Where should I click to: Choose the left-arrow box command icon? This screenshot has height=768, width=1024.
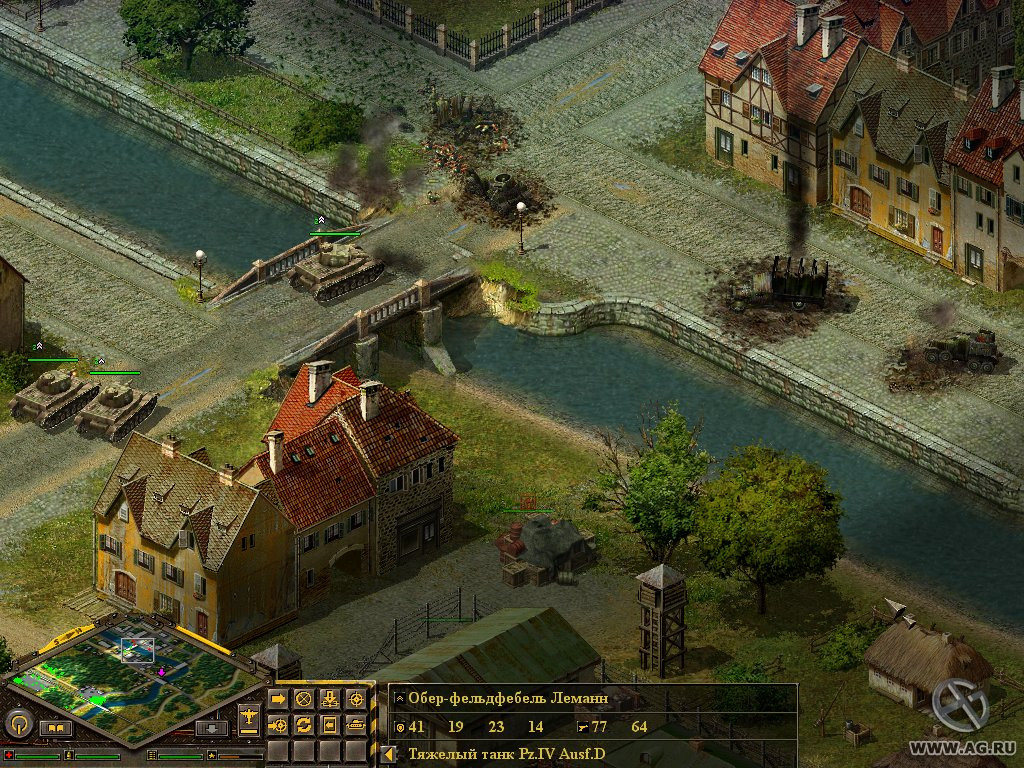pyautogui.click(x=330, y=724)
